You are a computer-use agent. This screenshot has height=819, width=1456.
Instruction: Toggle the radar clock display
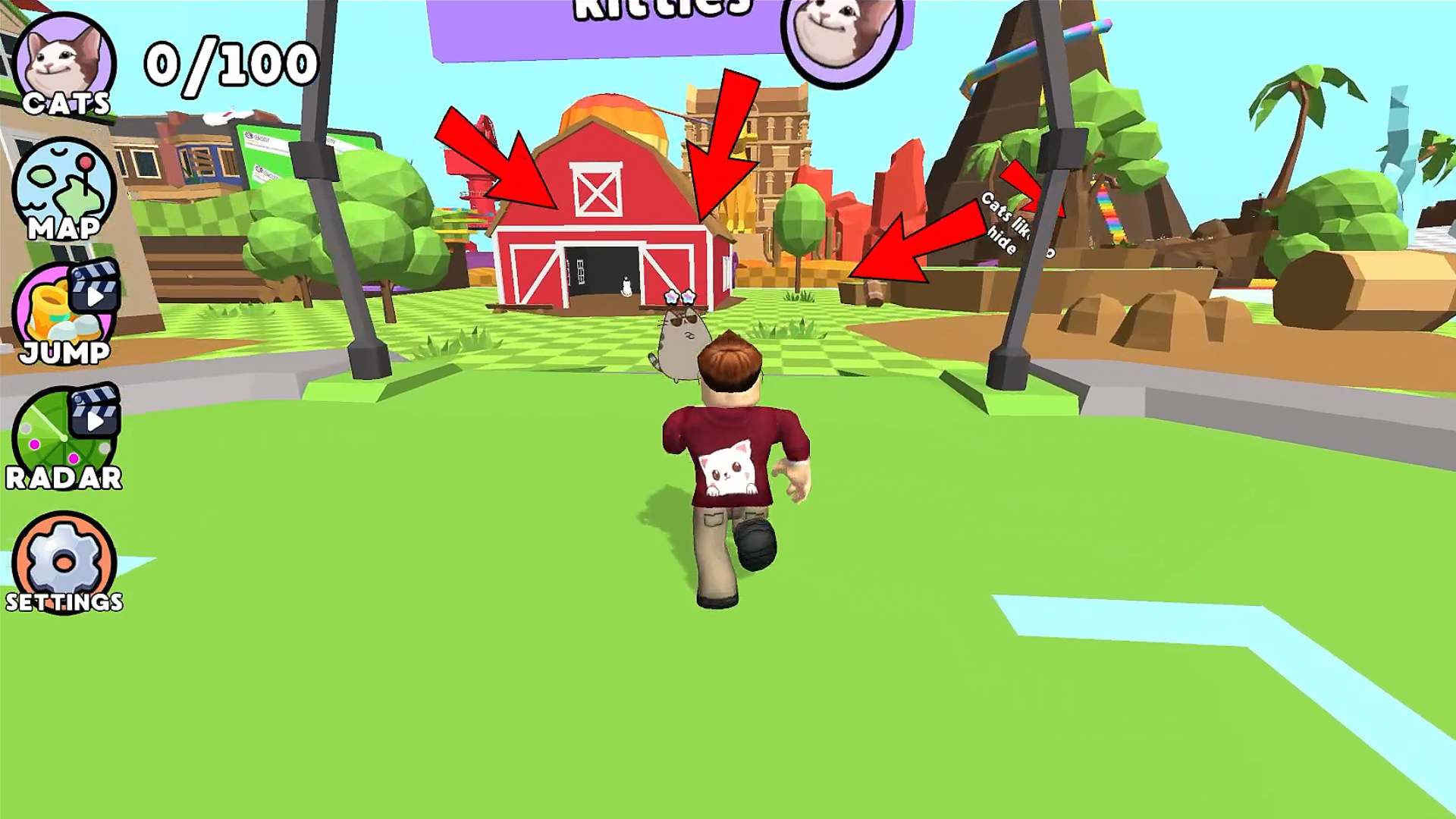tap(64, 440)
